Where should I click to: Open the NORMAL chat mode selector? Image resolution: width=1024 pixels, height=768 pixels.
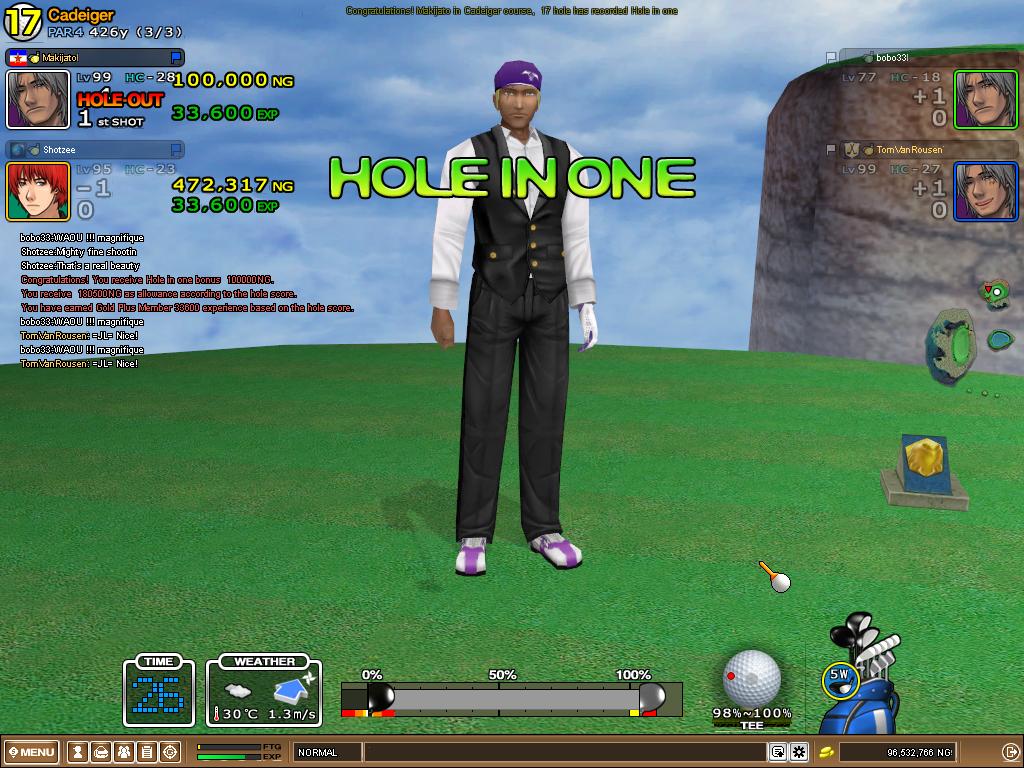(327, 752)
